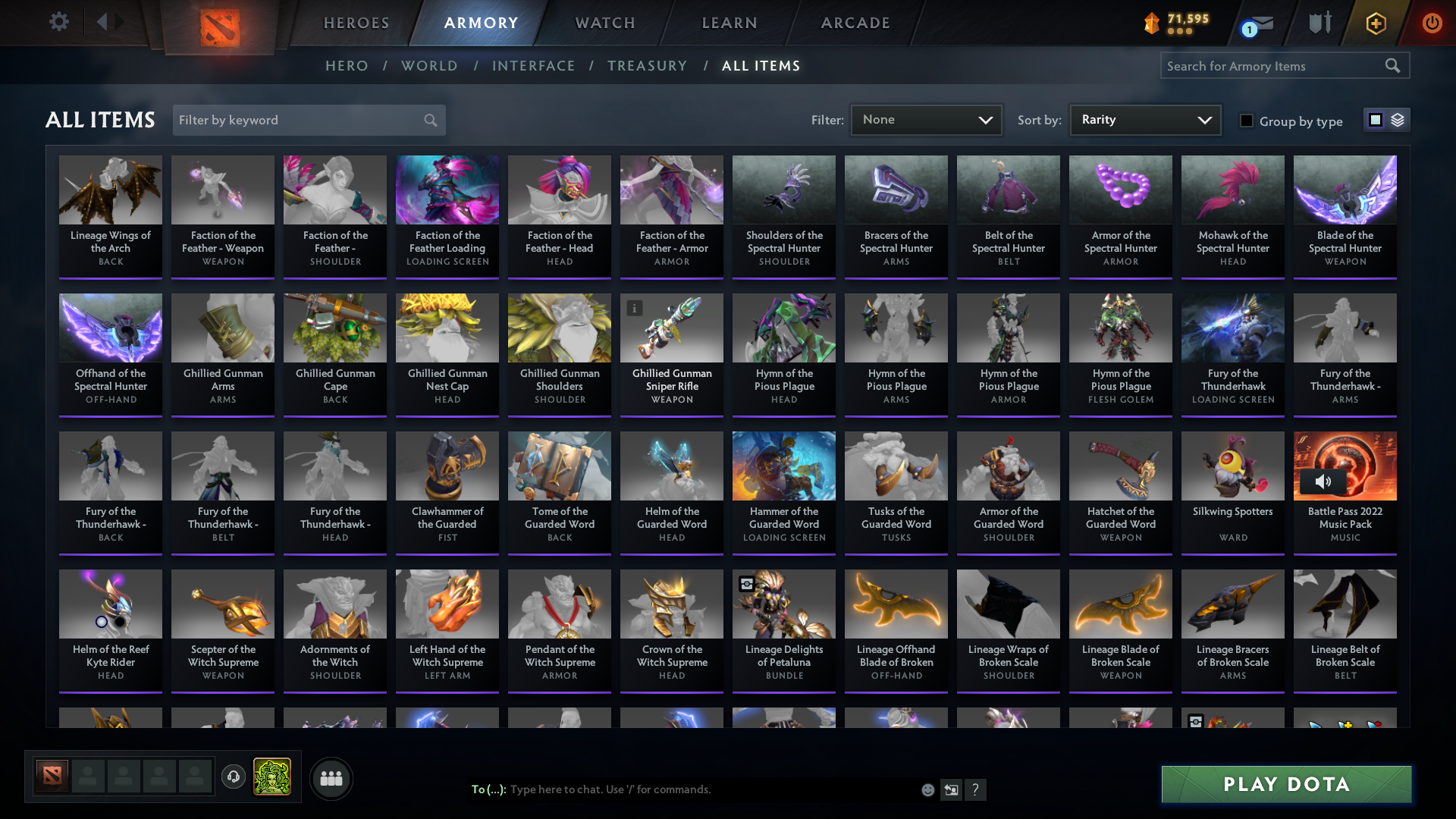Click the power/logout icon

click(x=1432, y=23)
